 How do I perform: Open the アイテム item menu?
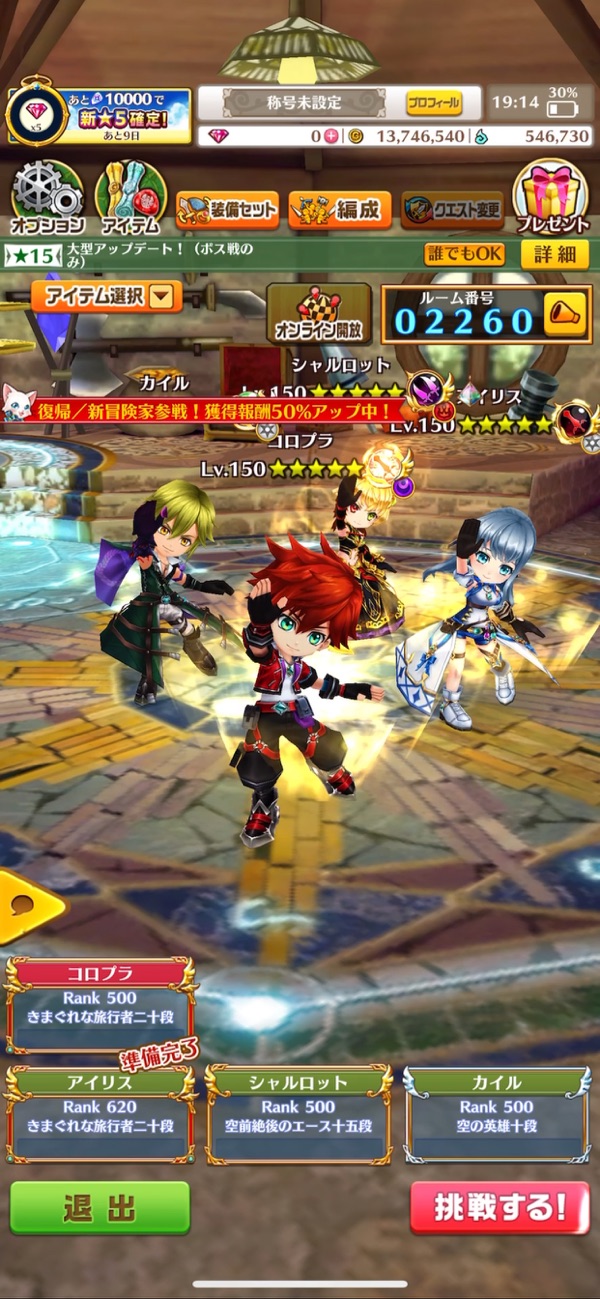click(x=130, y=196)
